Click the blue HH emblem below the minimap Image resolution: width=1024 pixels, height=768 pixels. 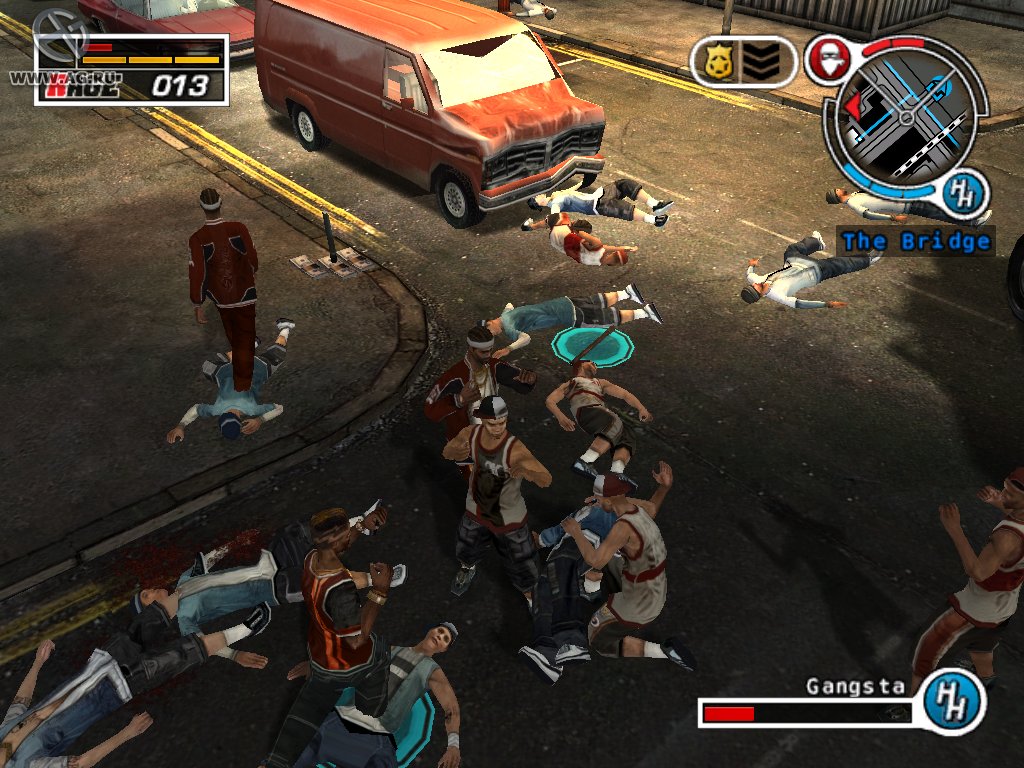click(965, 194)
